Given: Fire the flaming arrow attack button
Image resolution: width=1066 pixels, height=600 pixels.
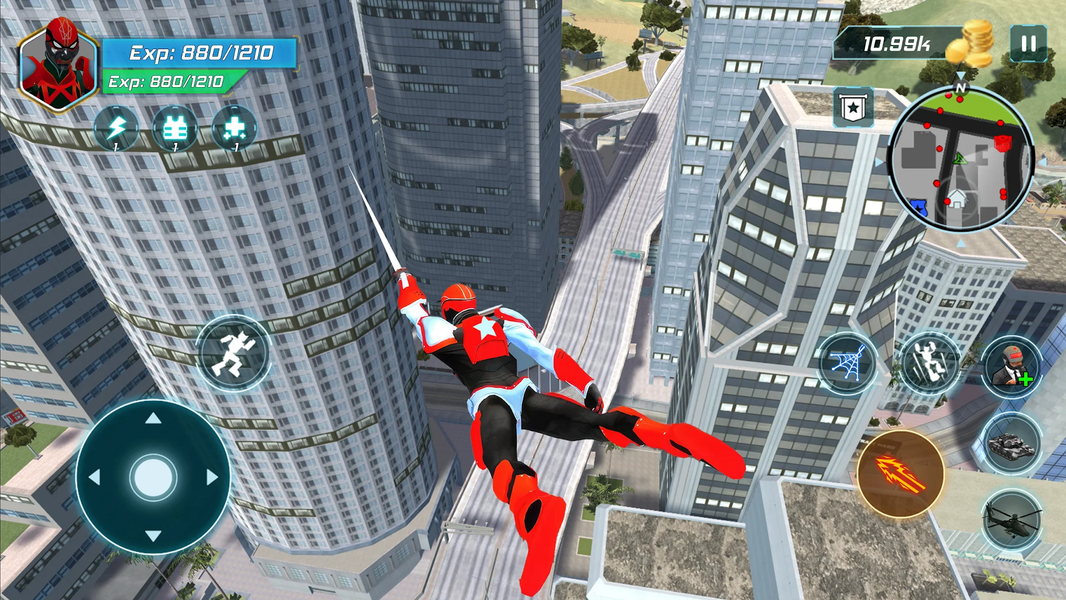Looking at the screenshot, I should tap(900, 474).
